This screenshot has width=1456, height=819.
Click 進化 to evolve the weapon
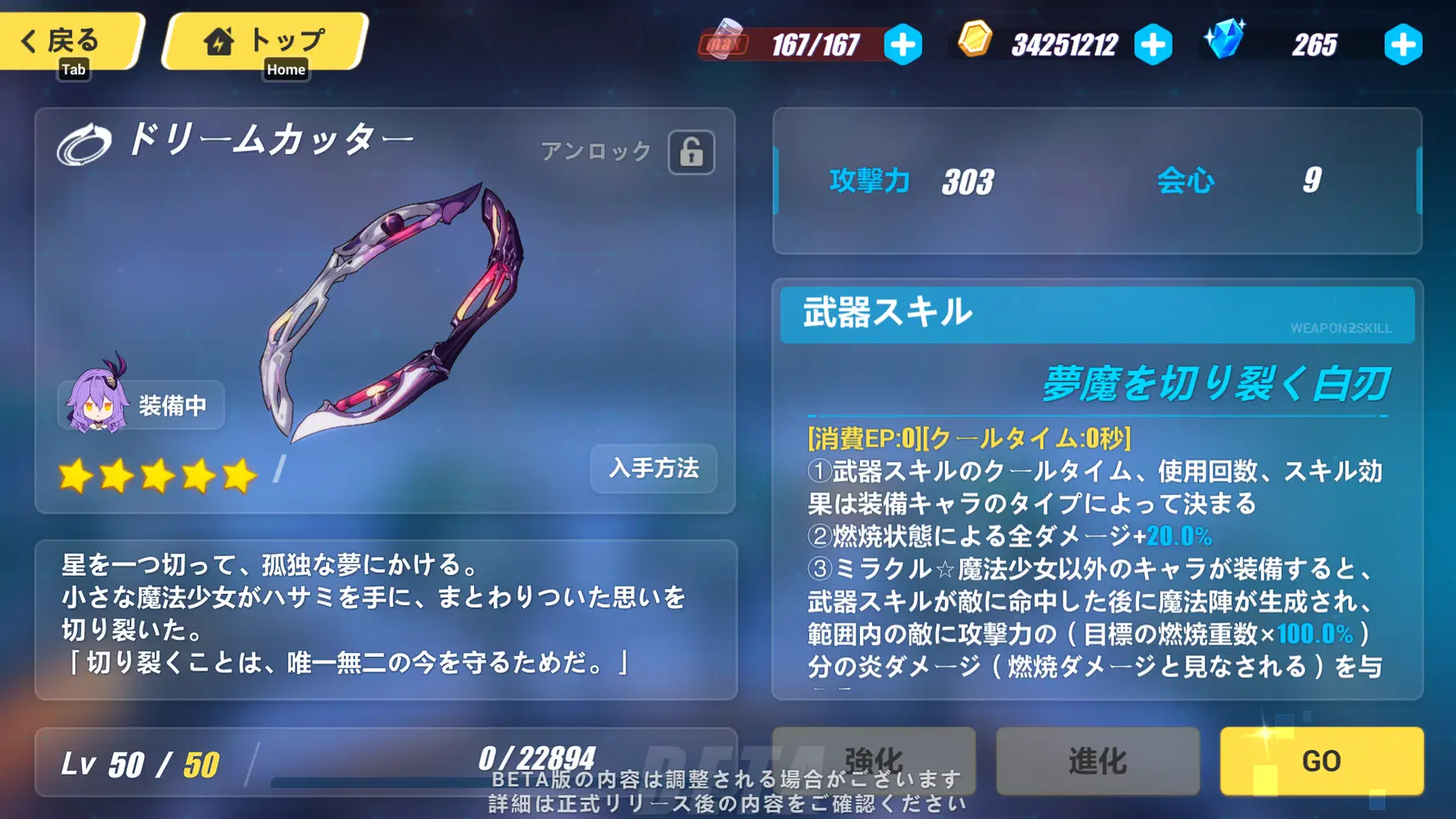click(1097, 760)
